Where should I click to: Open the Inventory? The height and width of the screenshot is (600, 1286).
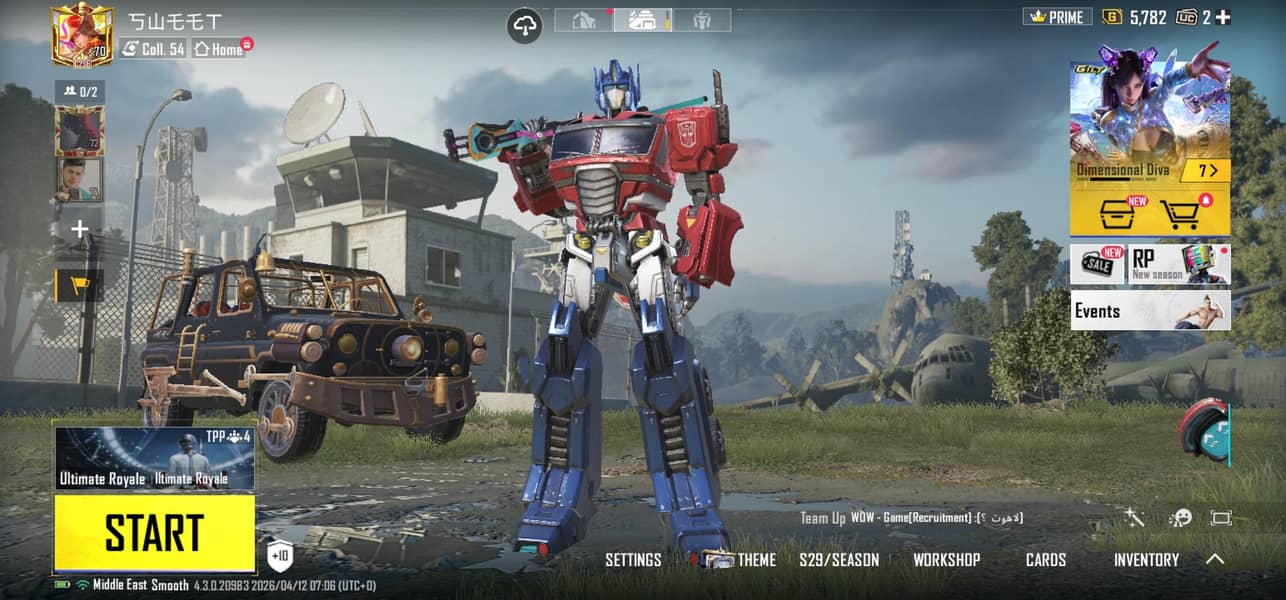(1146, 560)
